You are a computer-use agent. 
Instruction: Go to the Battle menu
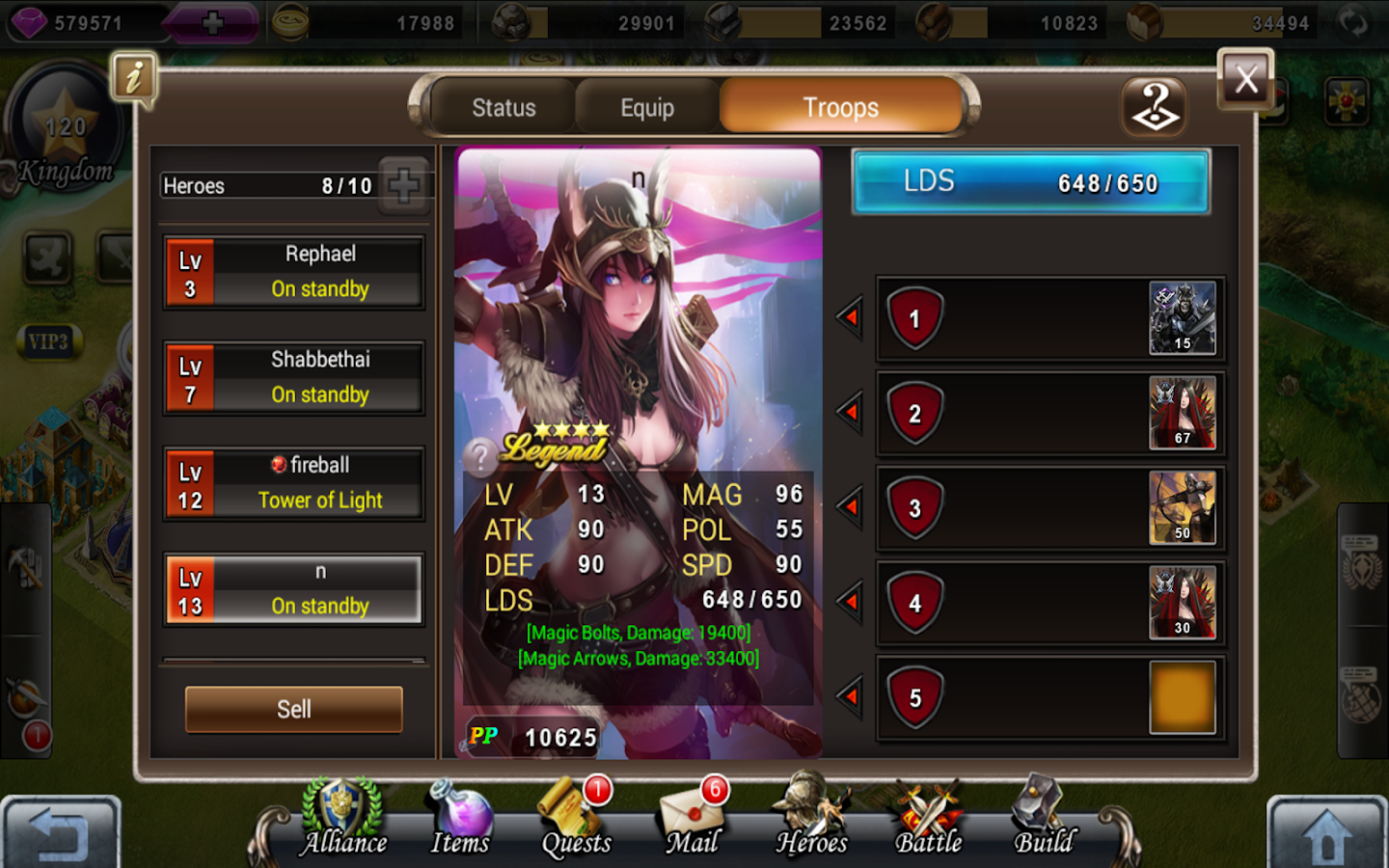tap(928, 818)
